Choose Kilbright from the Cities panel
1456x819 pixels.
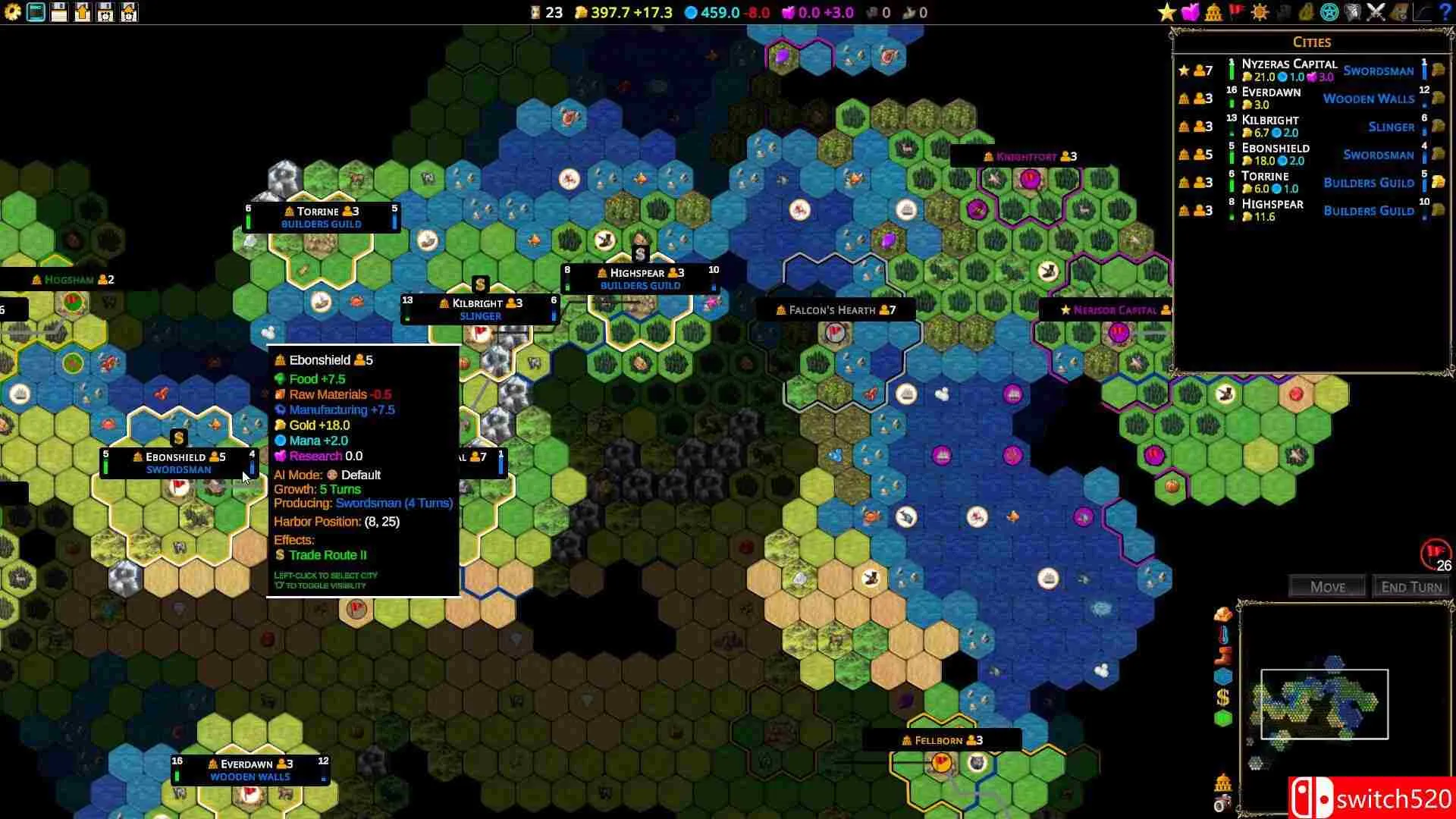1270,121
